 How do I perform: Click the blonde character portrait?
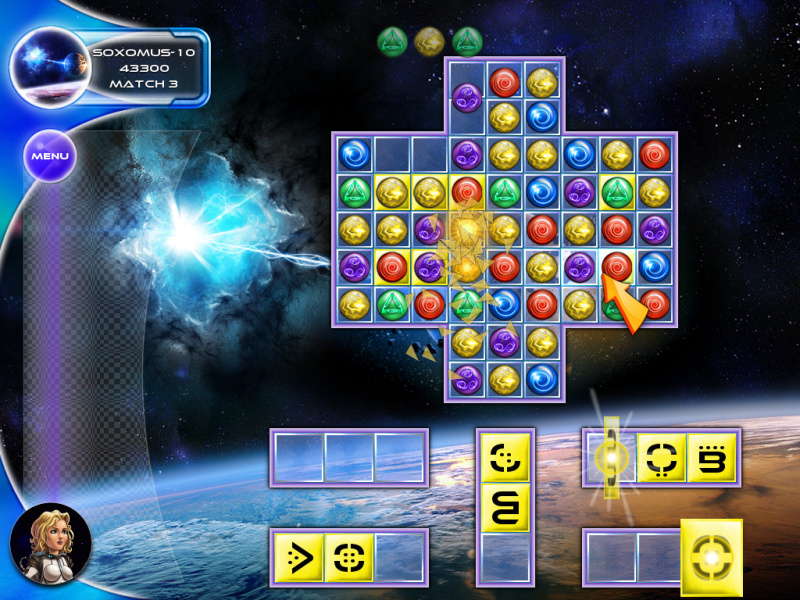(x=50, y=543)
